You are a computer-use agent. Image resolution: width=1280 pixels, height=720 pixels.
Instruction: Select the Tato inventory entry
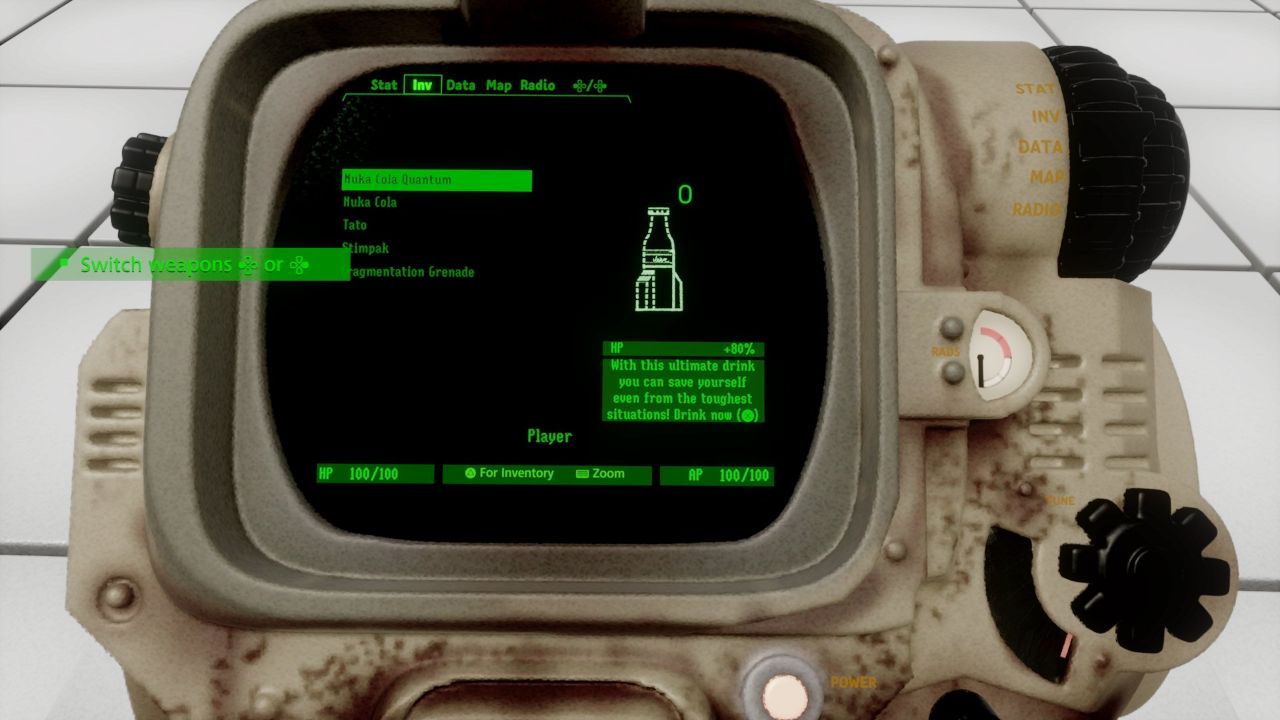pyautogui.click(x=355, y=226)
